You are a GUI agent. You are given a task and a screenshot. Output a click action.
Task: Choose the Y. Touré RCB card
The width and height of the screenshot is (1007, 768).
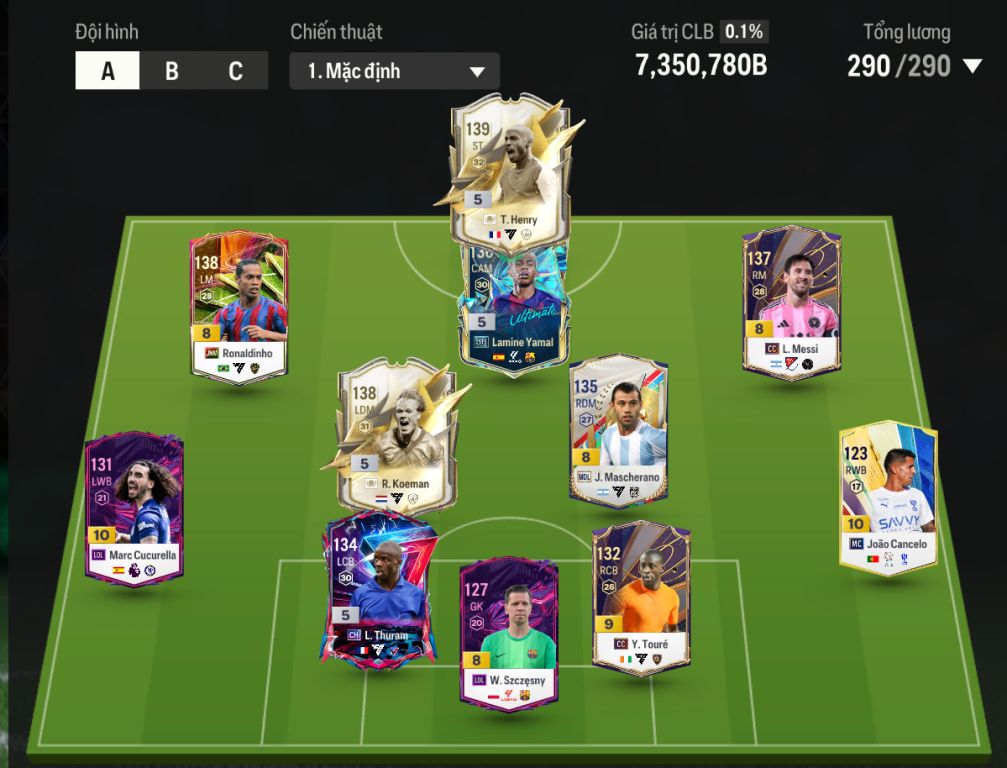click(641, 597)
